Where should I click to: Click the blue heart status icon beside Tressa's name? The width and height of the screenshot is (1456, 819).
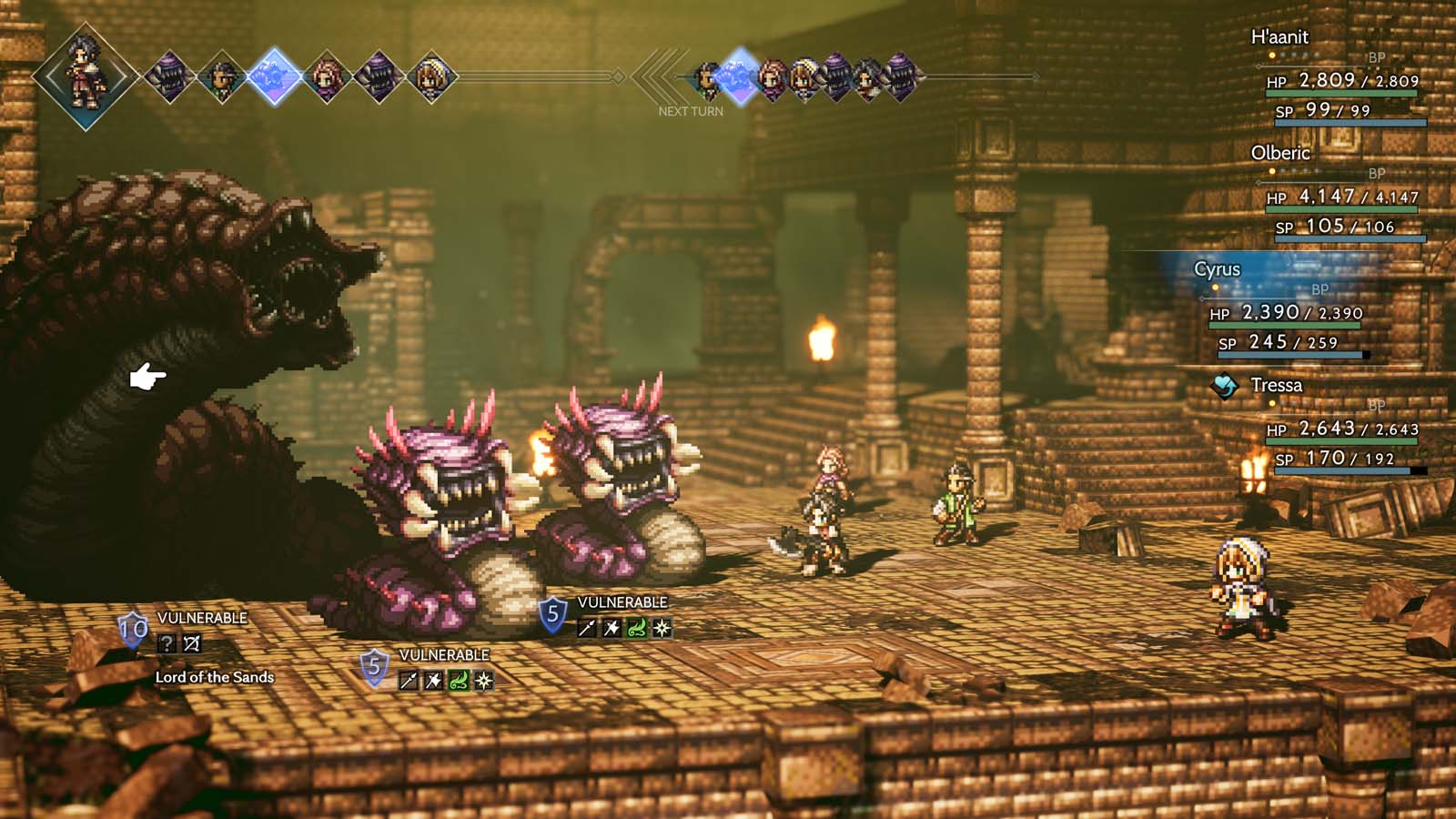1225,385
